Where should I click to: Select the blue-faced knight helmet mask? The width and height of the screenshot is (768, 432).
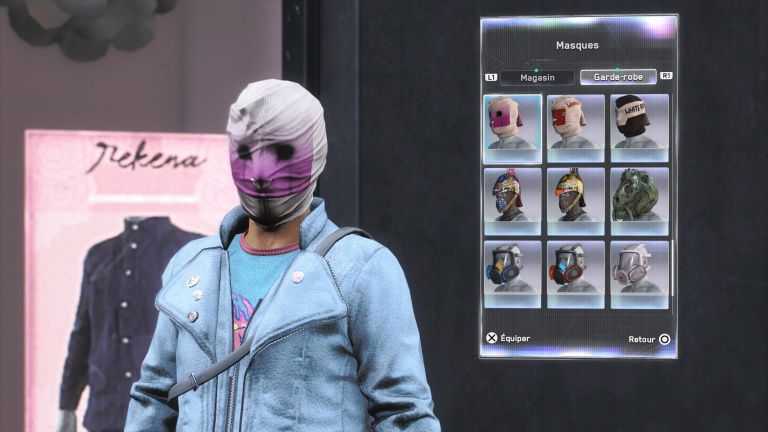(x=513, y=200)
